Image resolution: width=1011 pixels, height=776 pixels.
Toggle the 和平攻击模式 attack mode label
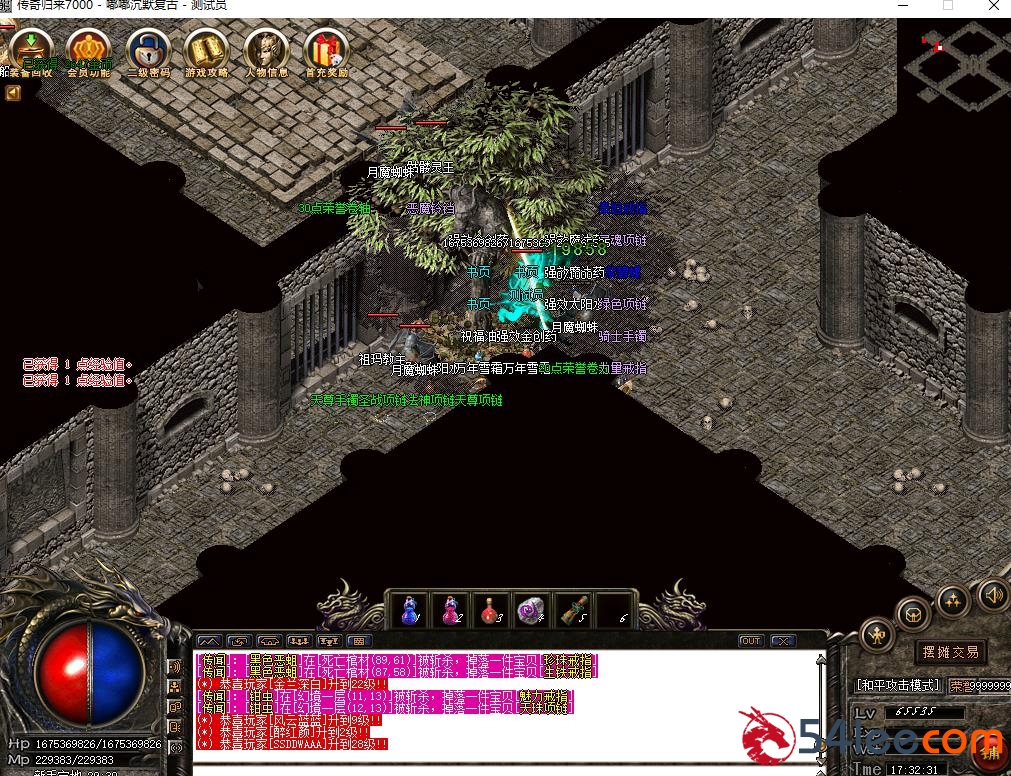click(x=898, y=685)
